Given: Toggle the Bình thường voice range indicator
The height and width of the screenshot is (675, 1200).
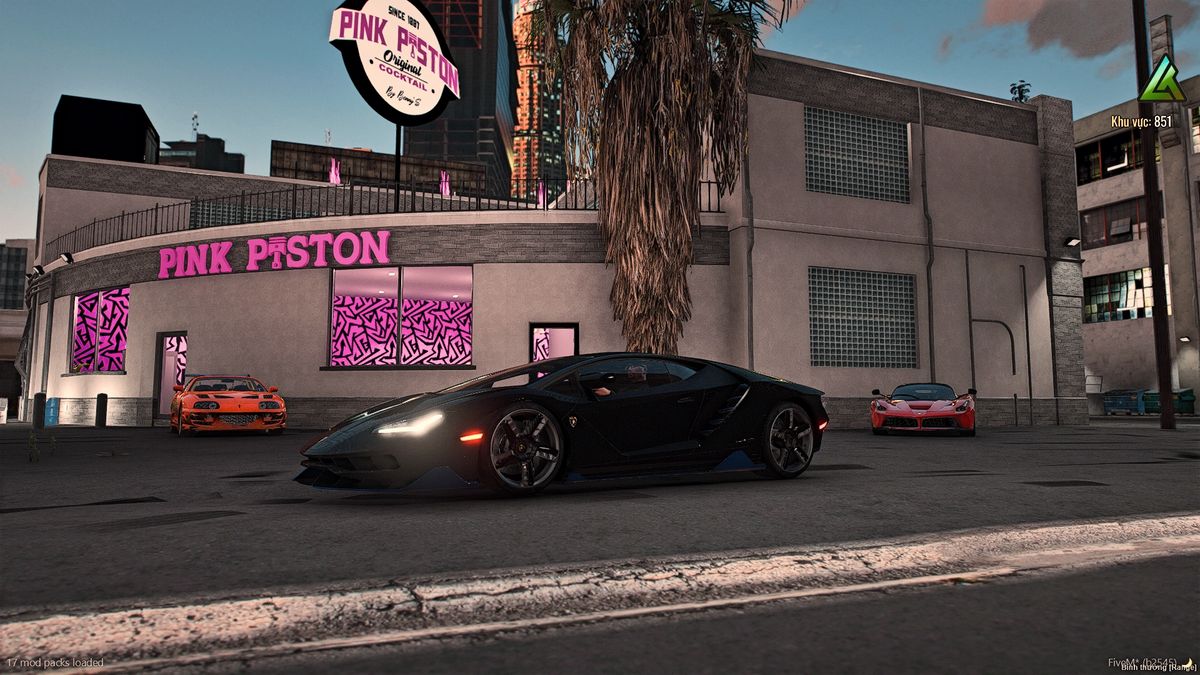Looking at the screenshot, I should 1158,667.
